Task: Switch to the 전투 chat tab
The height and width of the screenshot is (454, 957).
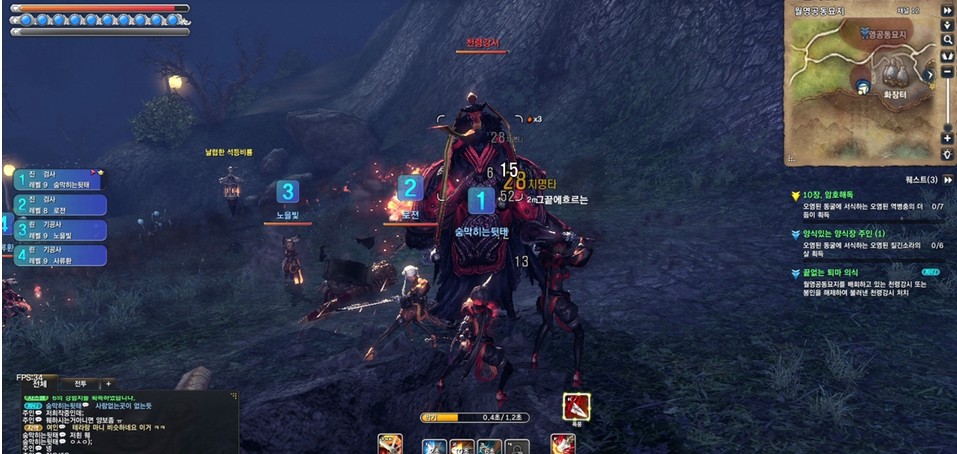Action: pyautogui.click(x=80, y=383)
